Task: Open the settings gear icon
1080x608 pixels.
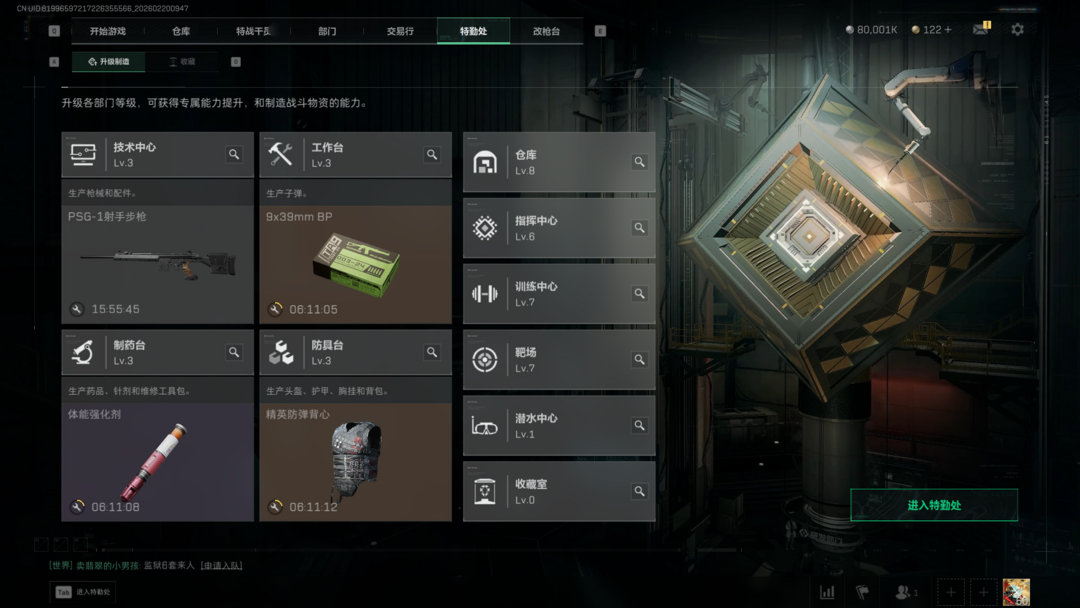Action: click(1017, 30)
